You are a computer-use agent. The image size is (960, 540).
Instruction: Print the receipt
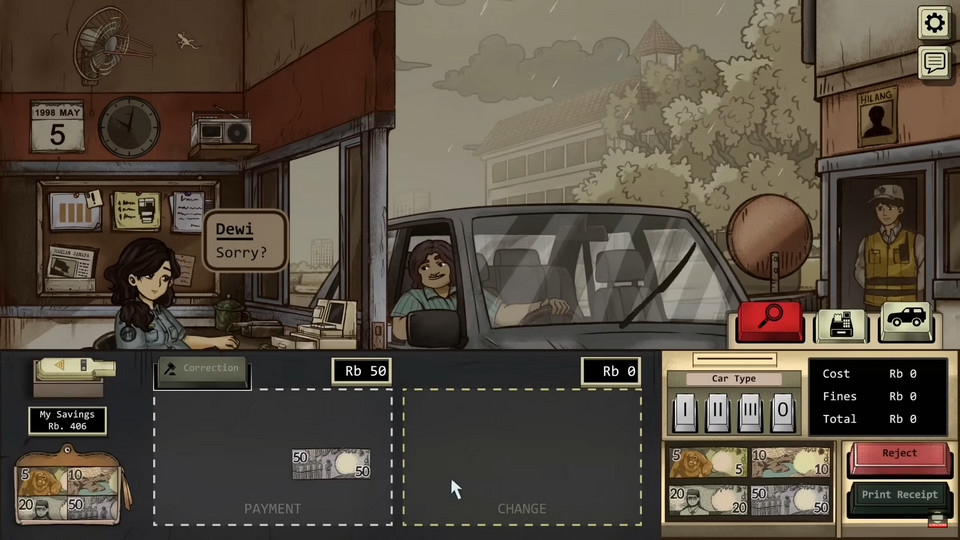click(x=898, y=496)
